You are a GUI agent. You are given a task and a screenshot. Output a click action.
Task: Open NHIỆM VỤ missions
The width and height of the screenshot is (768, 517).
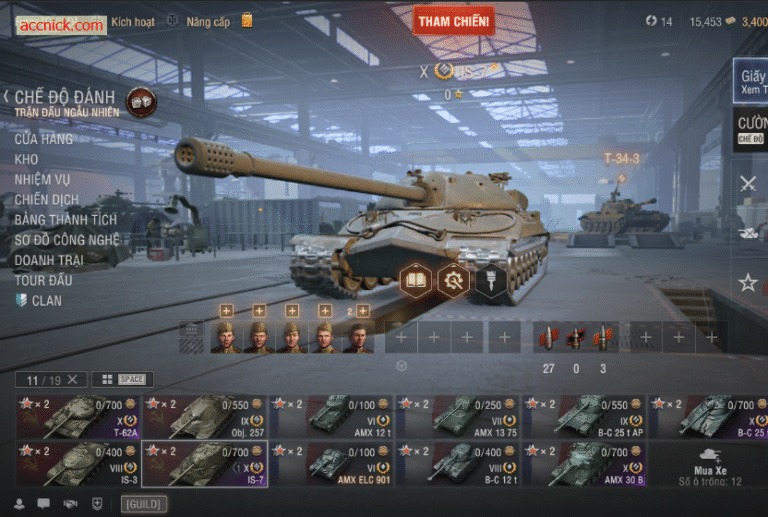42,179
